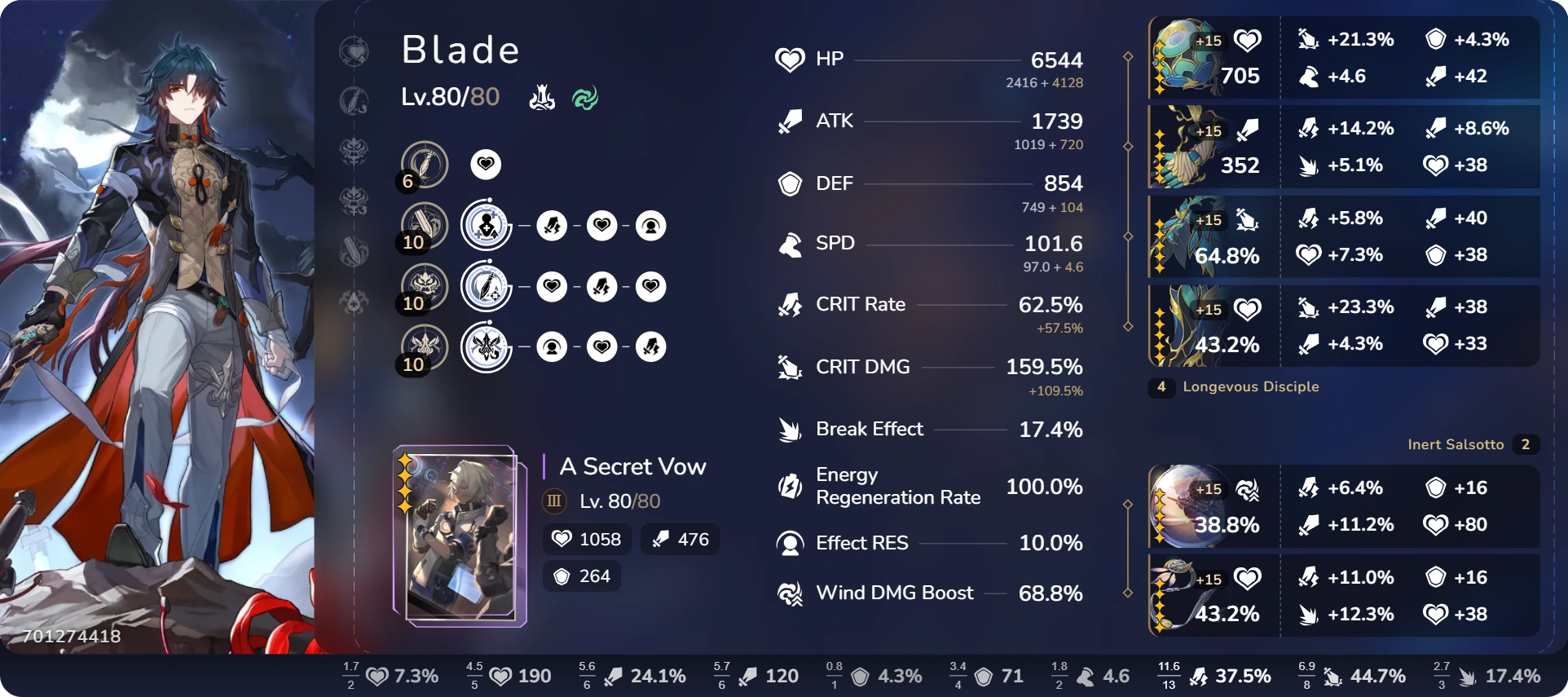Switch to the heart panel in the left sidebar
This screenshot has width=1568, height=697.
click(x=354, y=51)
